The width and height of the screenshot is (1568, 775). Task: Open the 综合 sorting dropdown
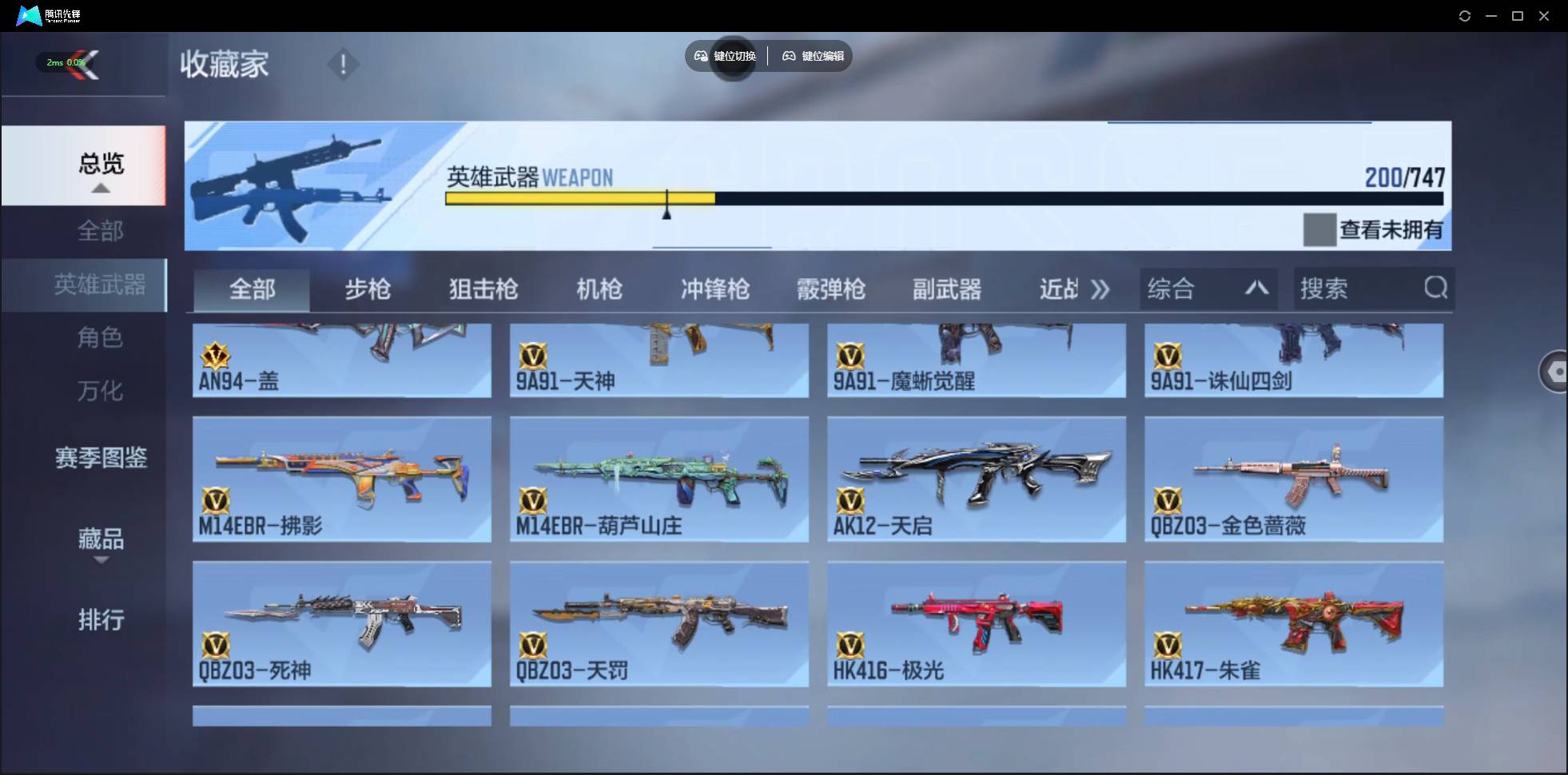pyautogui.click(x=1207, y=288)
